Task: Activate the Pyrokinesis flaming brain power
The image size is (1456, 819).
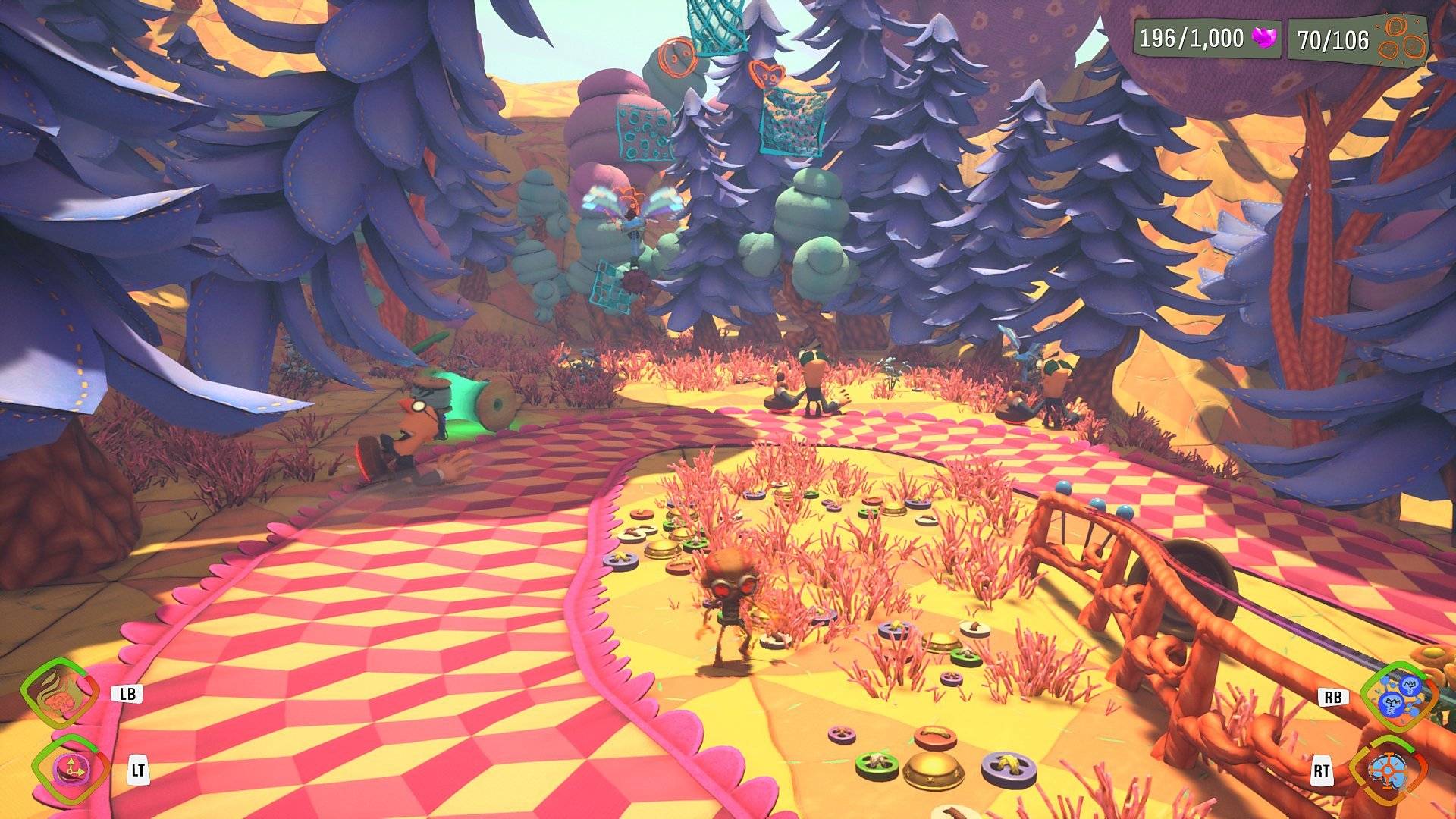Action: pyautogui.click(x=60, y=693)
